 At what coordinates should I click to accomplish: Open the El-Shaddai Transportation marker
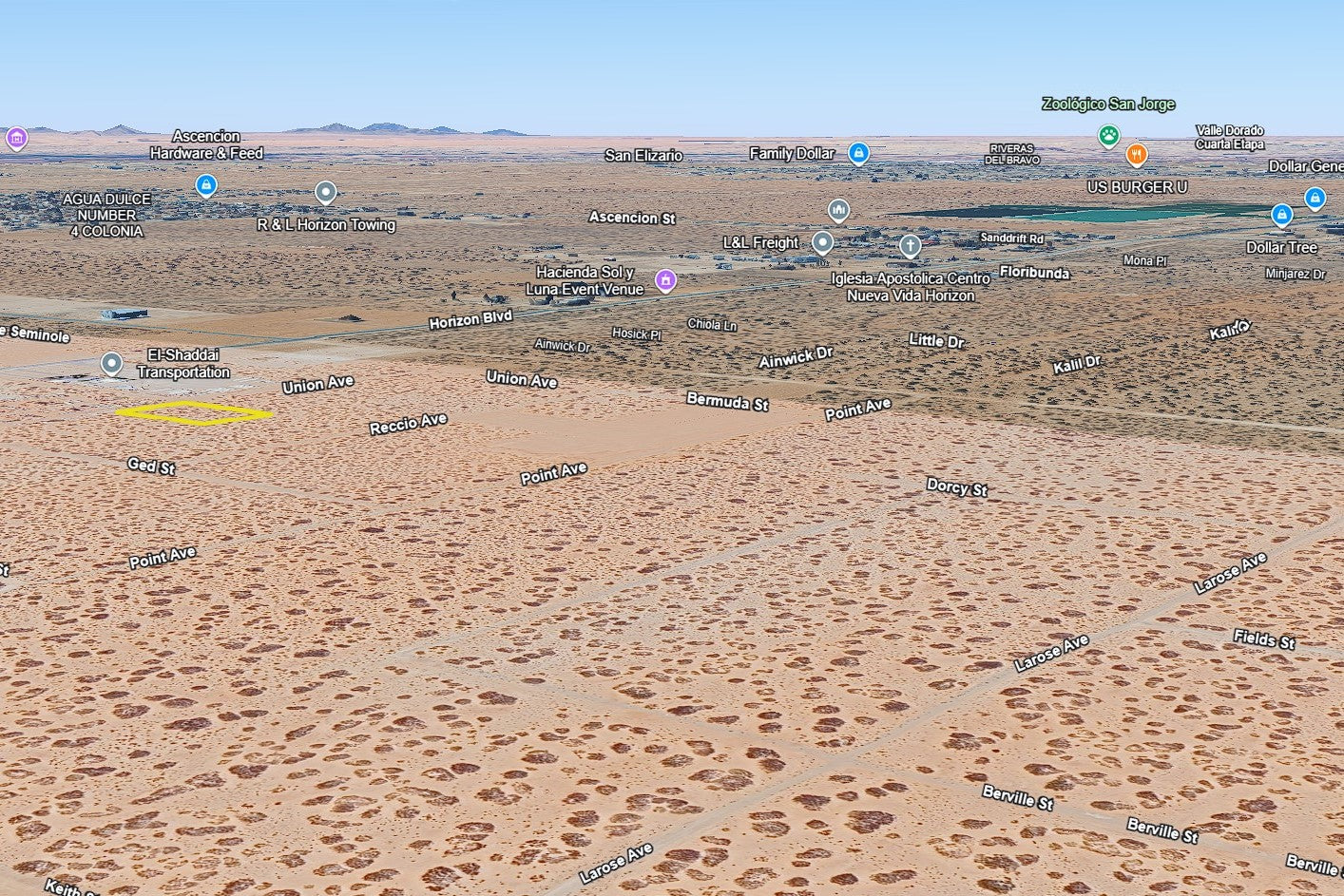click(x=112, y=363)
